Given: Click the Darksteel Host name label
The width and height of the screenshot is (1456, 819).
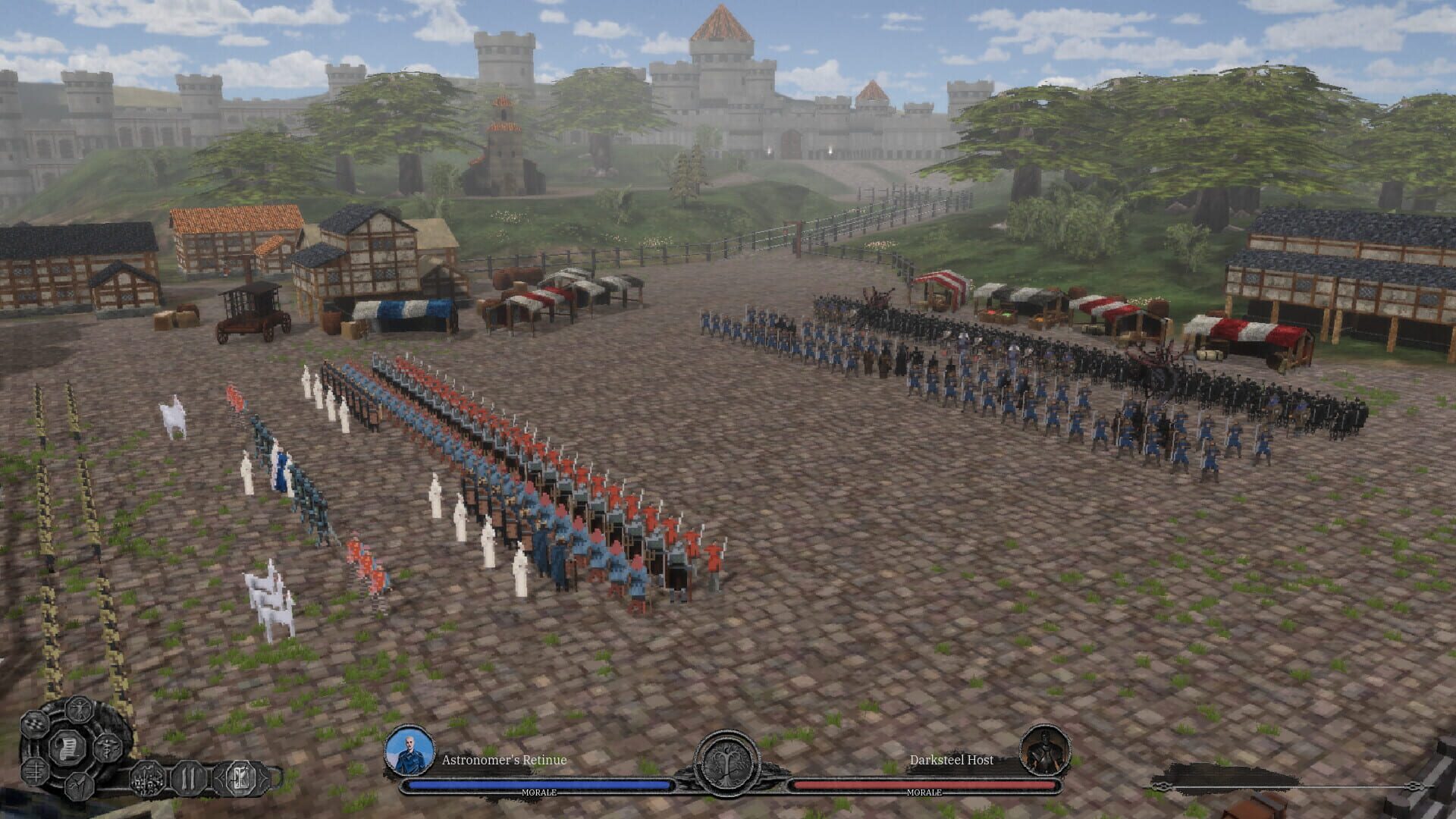Looking at the screenshot, I should pyautogui.click(x=952, y=761).
